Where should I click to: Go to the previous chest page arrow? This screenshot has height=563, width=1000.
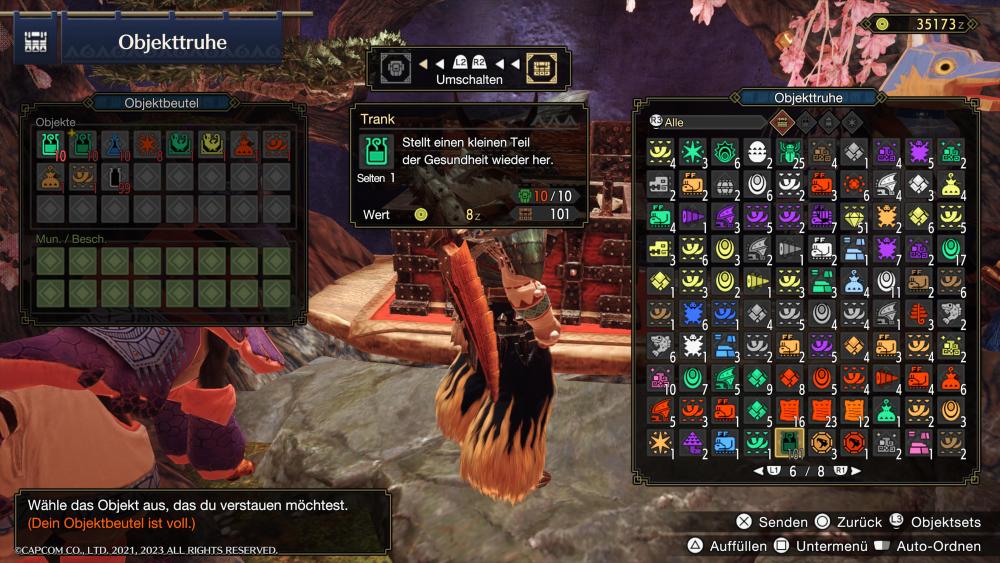[x=759, y=470]
